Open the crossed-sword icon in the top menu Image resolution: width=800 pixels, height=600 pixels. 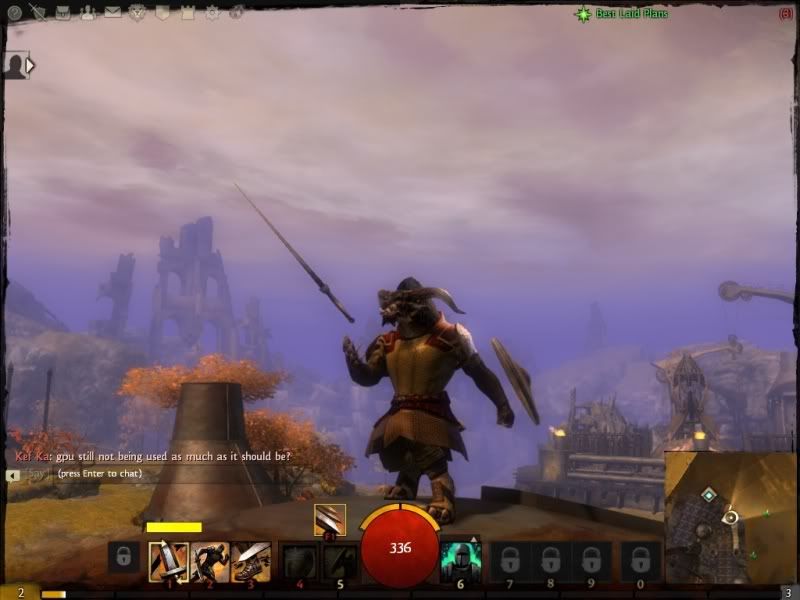[38, 13]
